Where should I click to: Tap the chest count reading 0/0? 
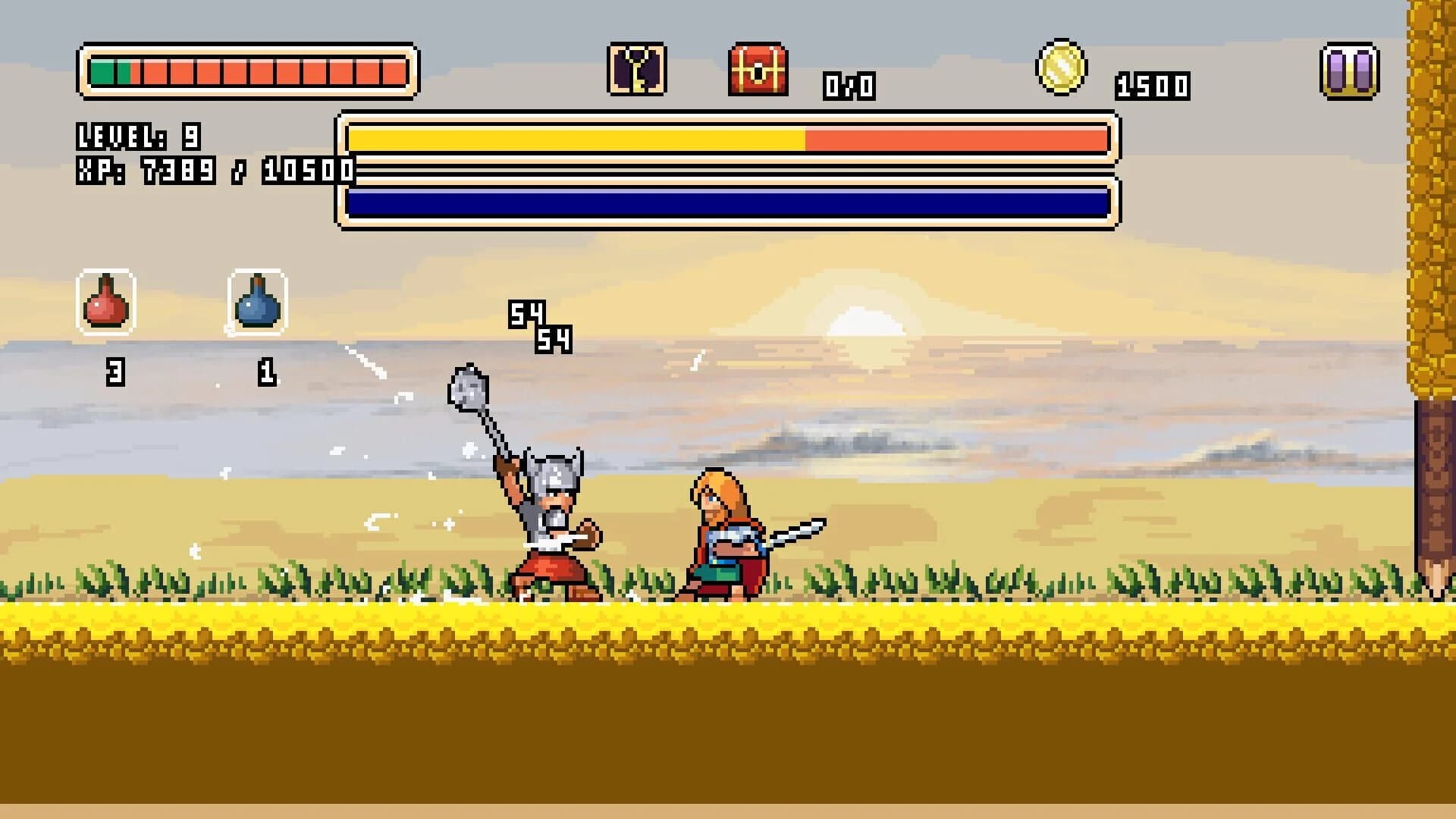pos(847,85)
